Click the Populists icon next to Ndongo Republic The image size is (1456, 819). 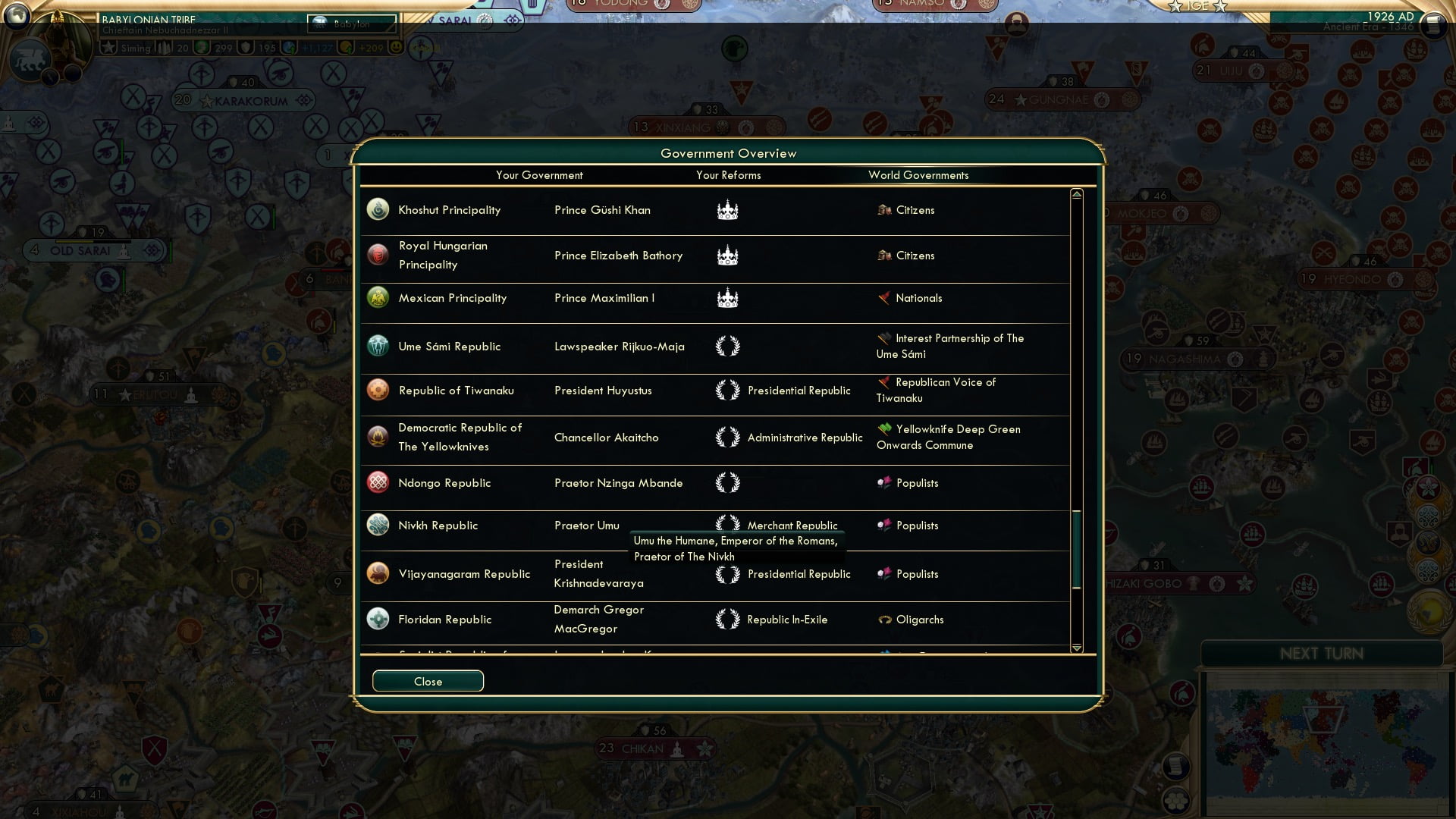coord(885,483)
